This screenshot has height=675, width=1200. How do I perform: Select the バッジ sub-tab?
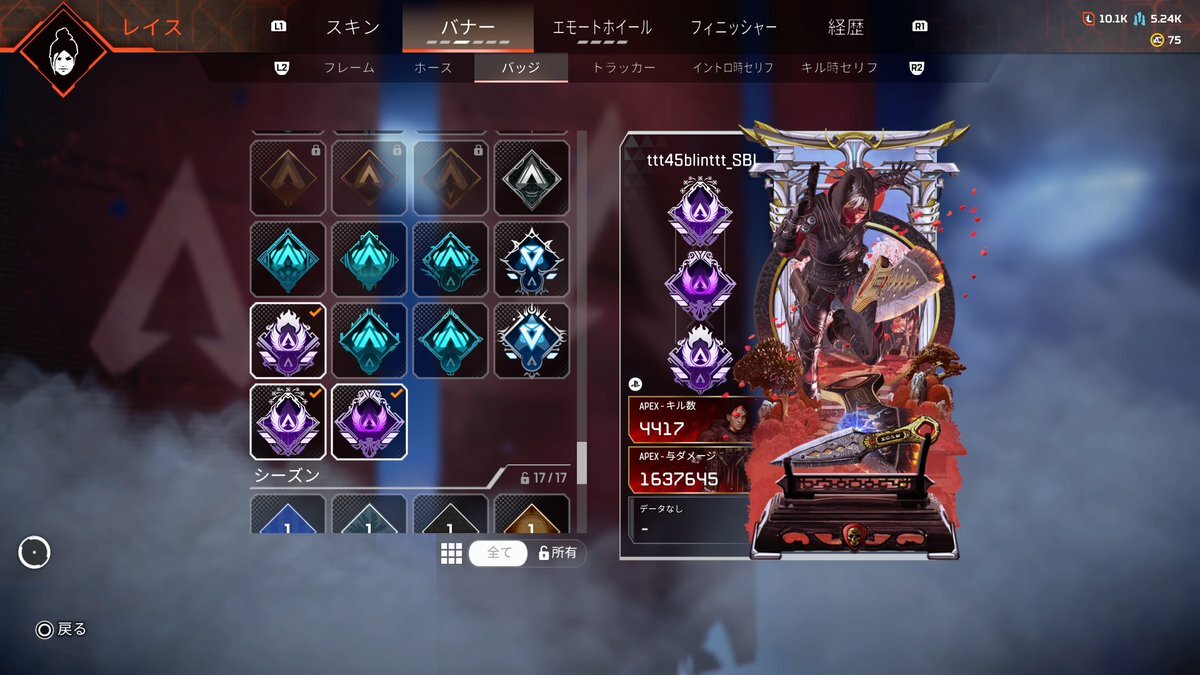pyautogui.click(x=520, y=68)
